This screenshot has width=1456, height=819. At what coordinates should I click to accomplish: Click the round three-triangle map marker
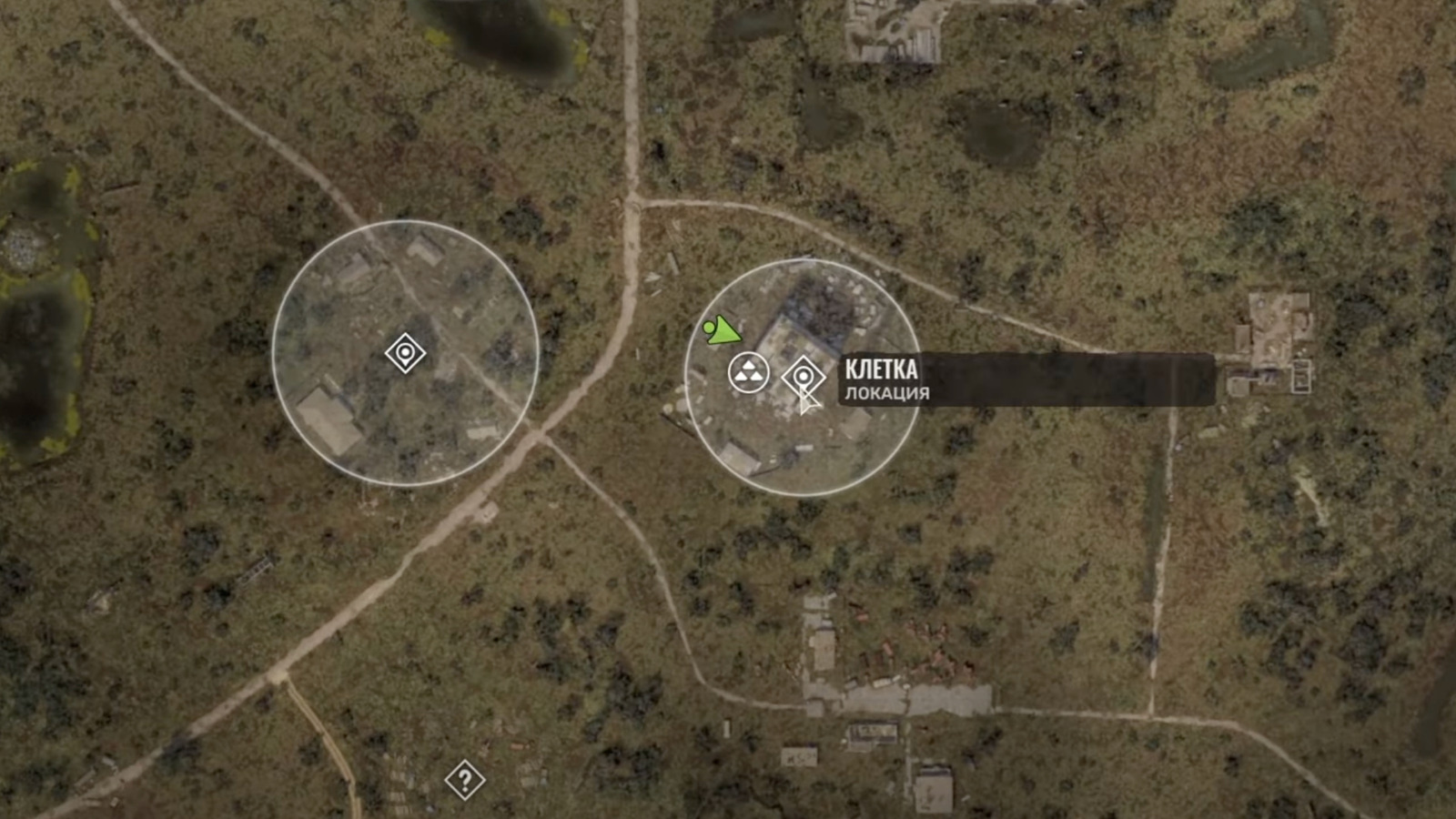tap(748, 373)
